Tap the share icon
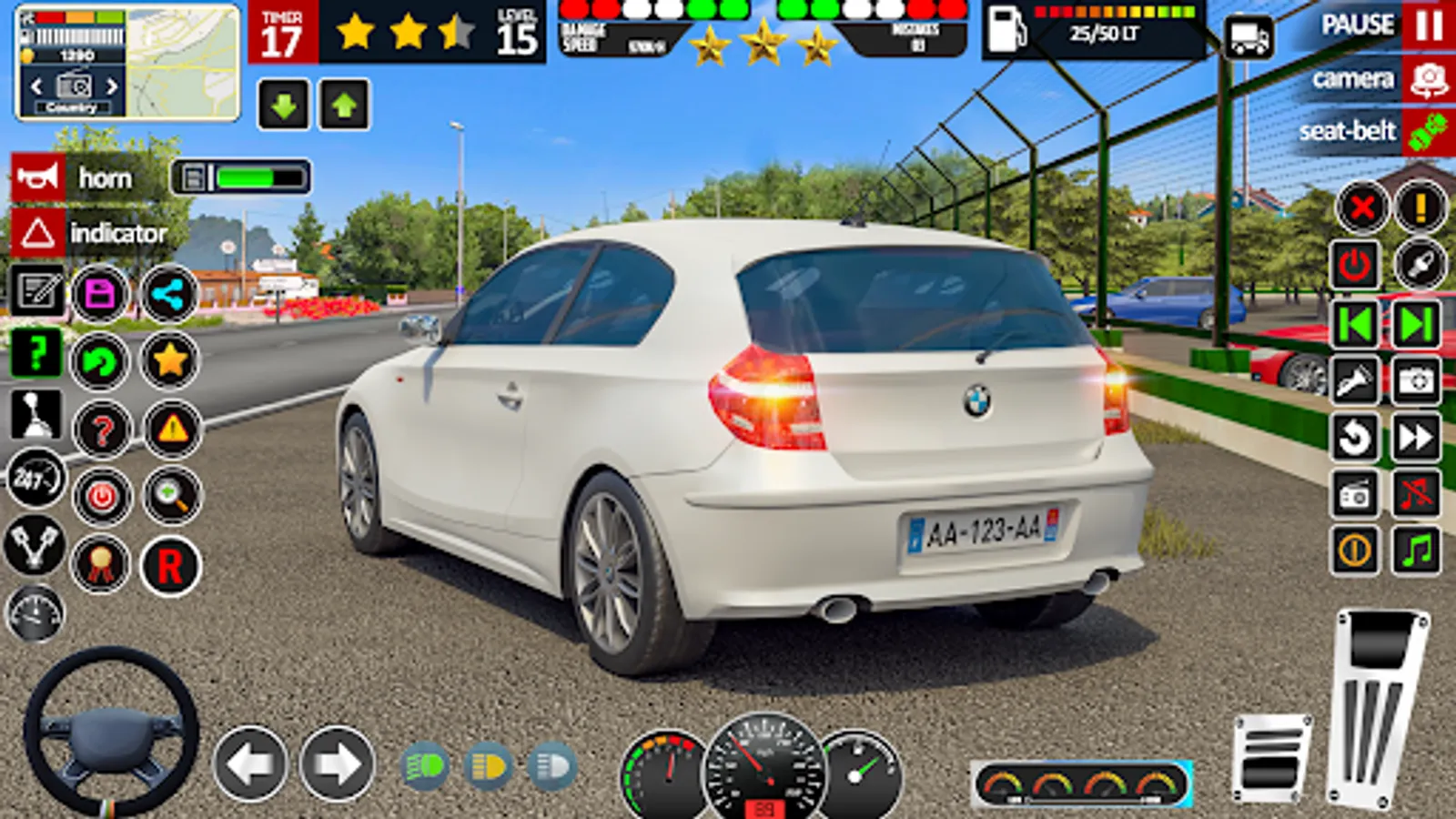Image resolution: width=1456 pixels, height=819 pixels. (168, 294)
